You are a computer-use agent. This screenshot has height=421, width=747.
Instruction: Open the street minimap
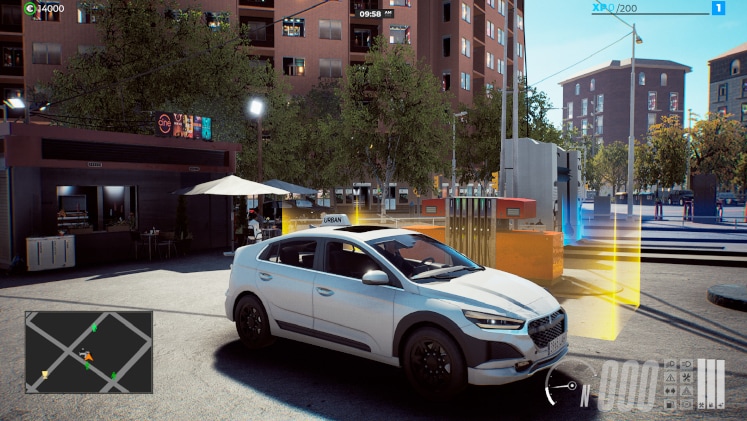click(x=89, y=351)
